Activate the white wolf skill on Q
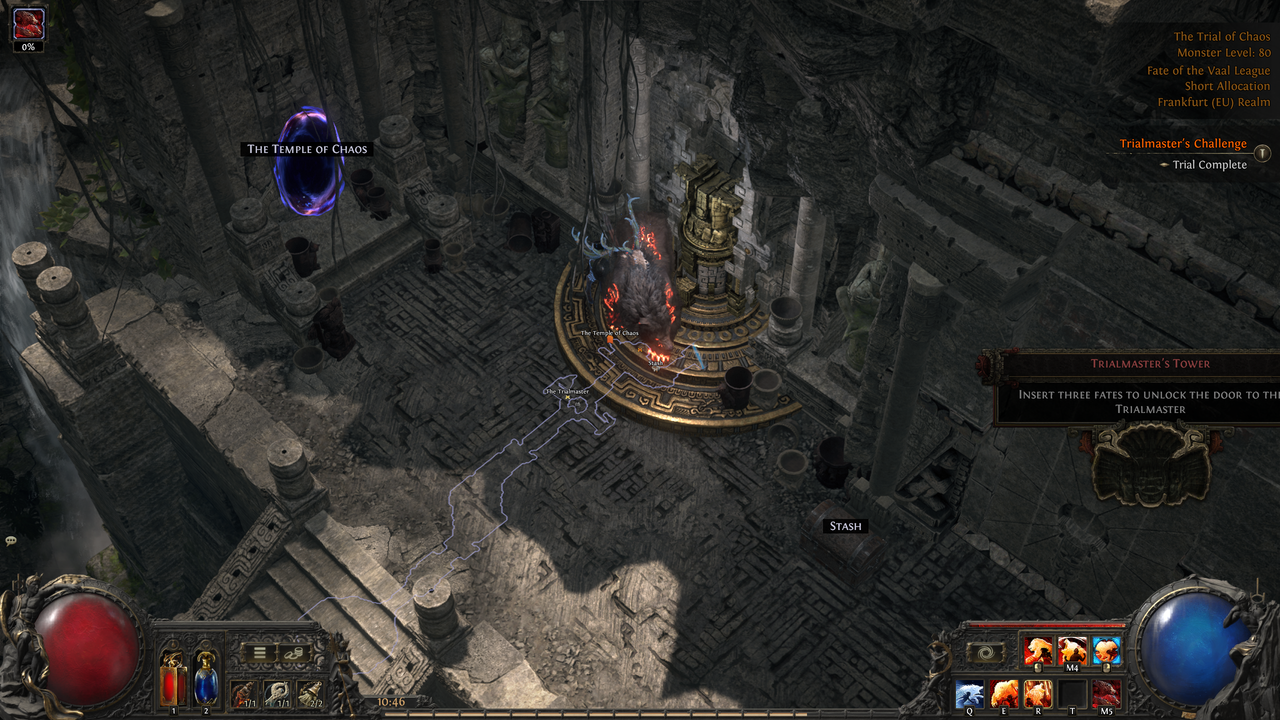 click(x=970, y=693)
